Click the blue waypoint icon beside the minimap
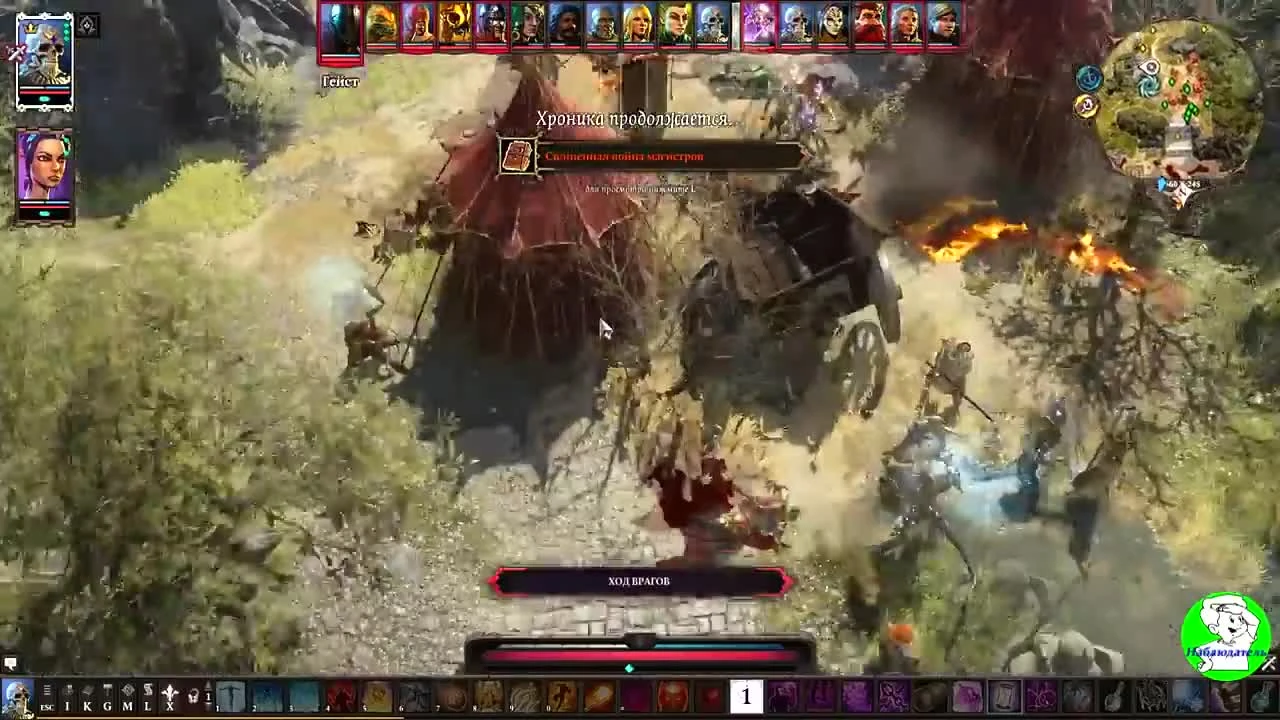 coord(1089,77)
